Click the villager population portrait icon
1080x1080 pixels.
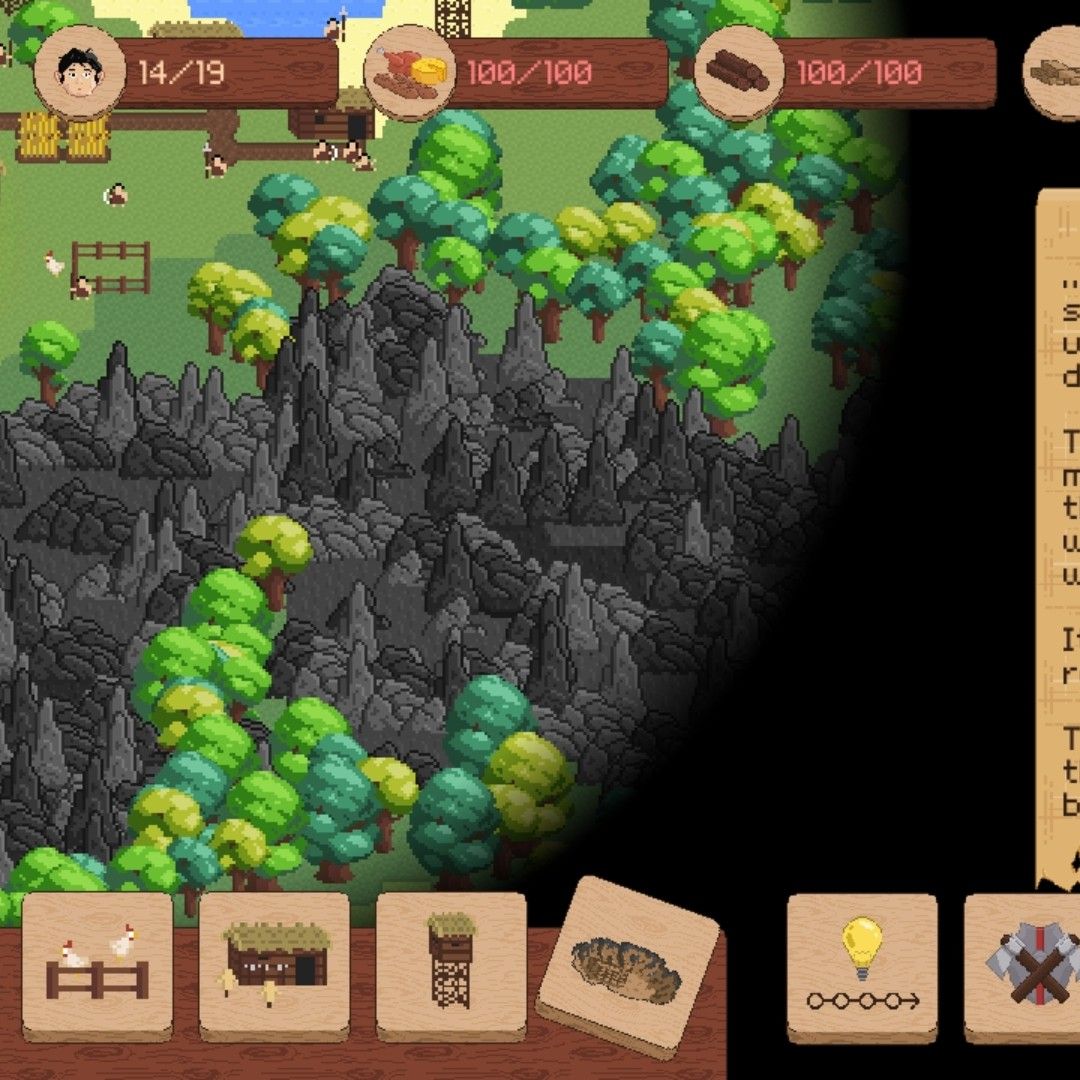point(80,72)
